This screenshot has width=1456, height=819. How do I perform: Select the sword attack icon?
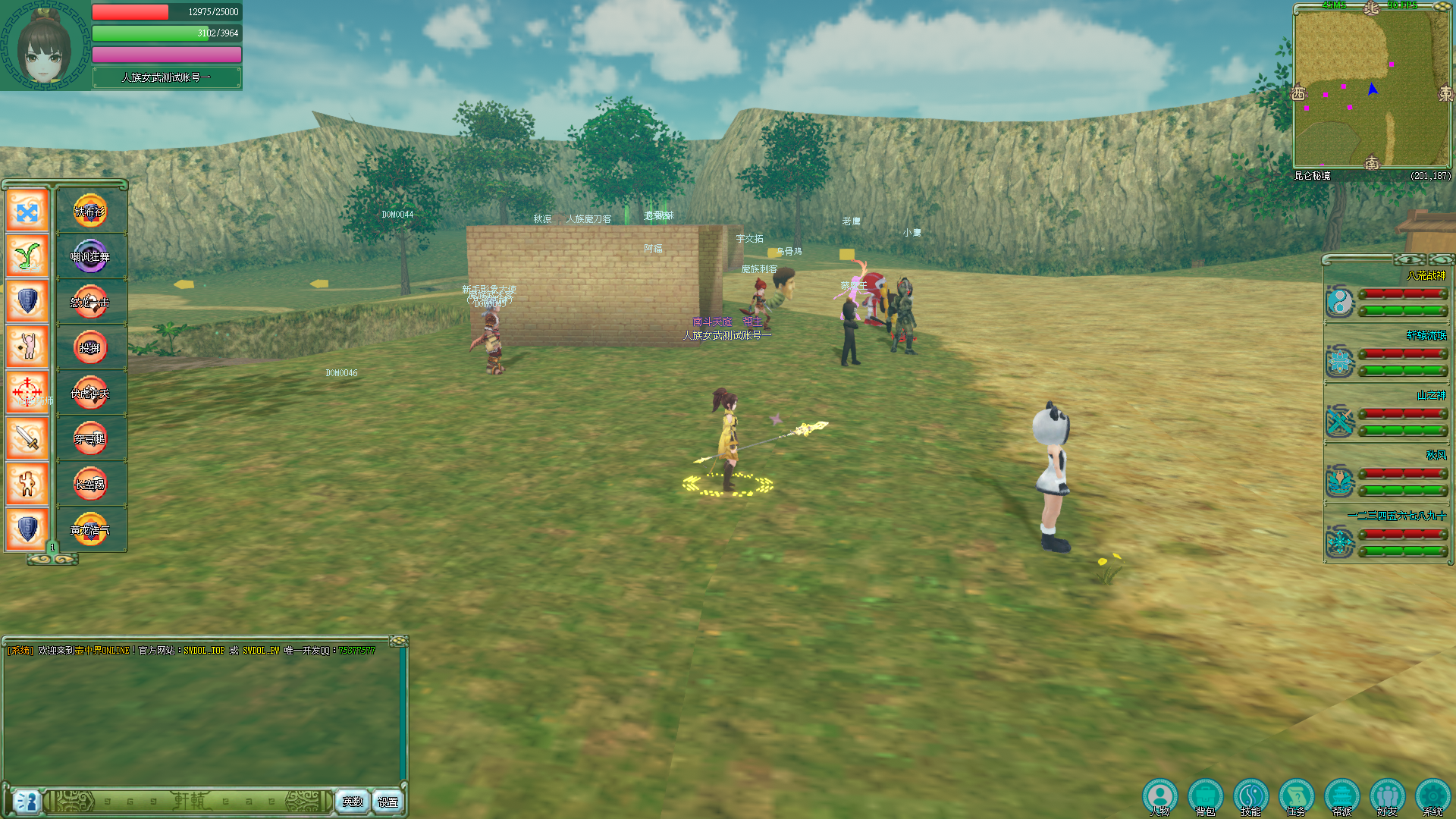27,438
